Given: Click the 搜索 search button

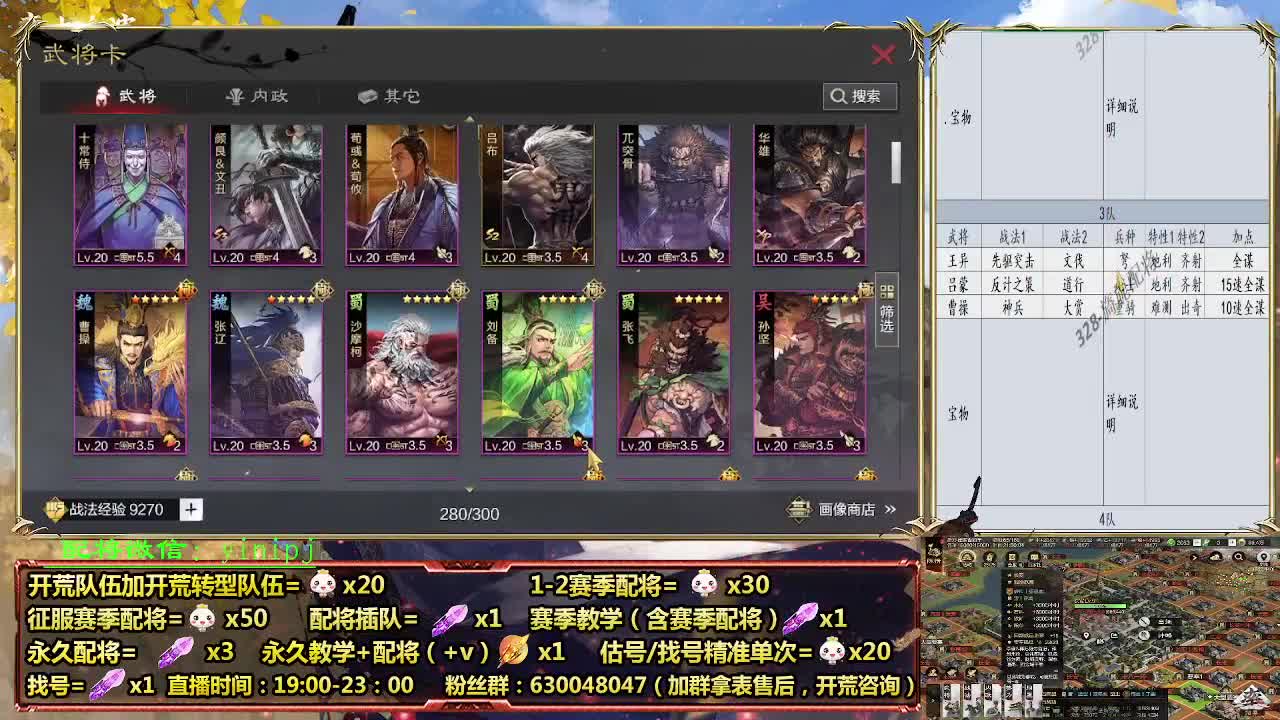Looking at the screenshot, I should (862, 96).
